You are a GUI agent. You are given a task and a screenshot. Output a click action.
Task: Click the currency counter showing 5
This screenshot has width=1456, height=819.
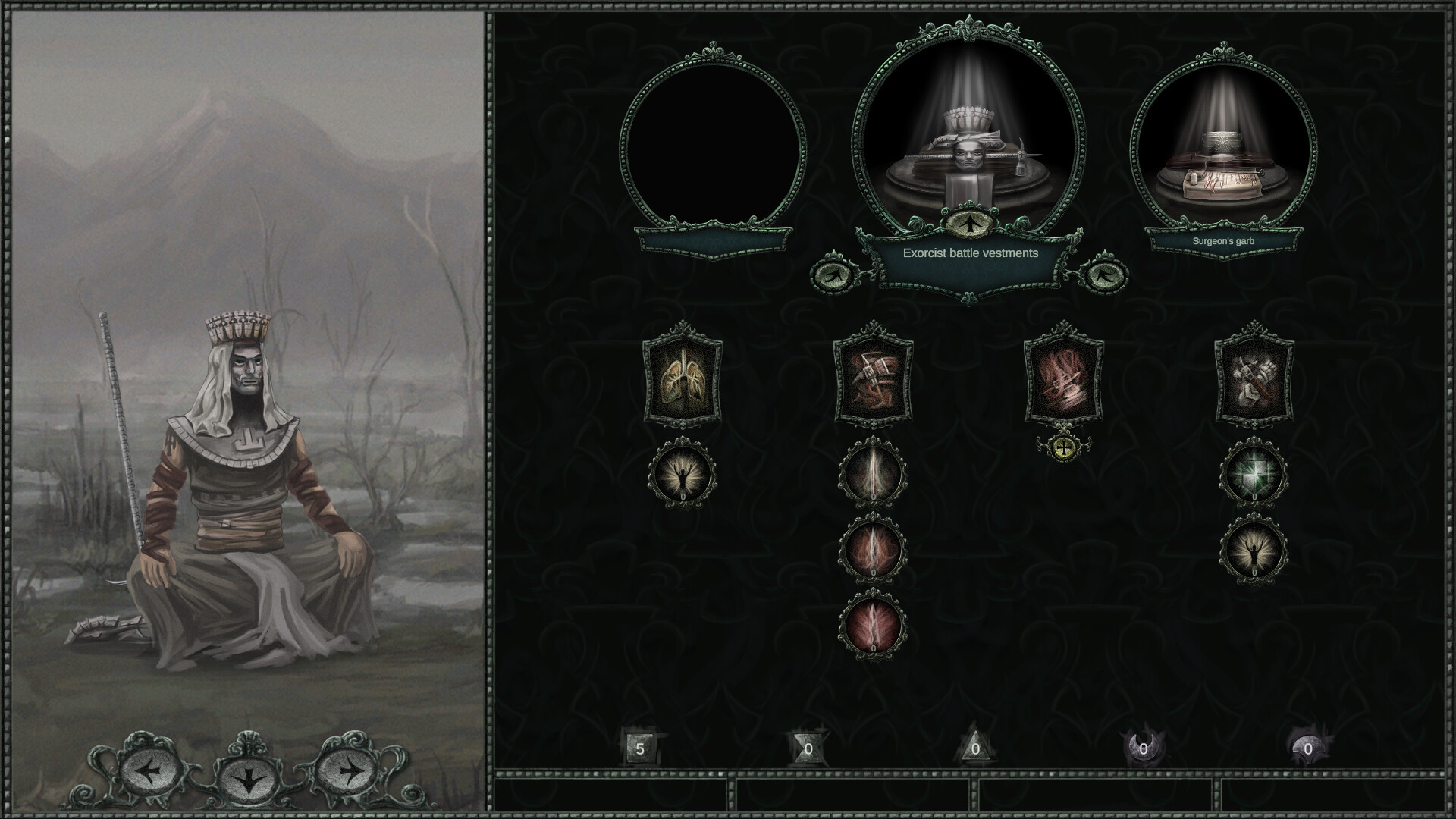pos(639,749)
